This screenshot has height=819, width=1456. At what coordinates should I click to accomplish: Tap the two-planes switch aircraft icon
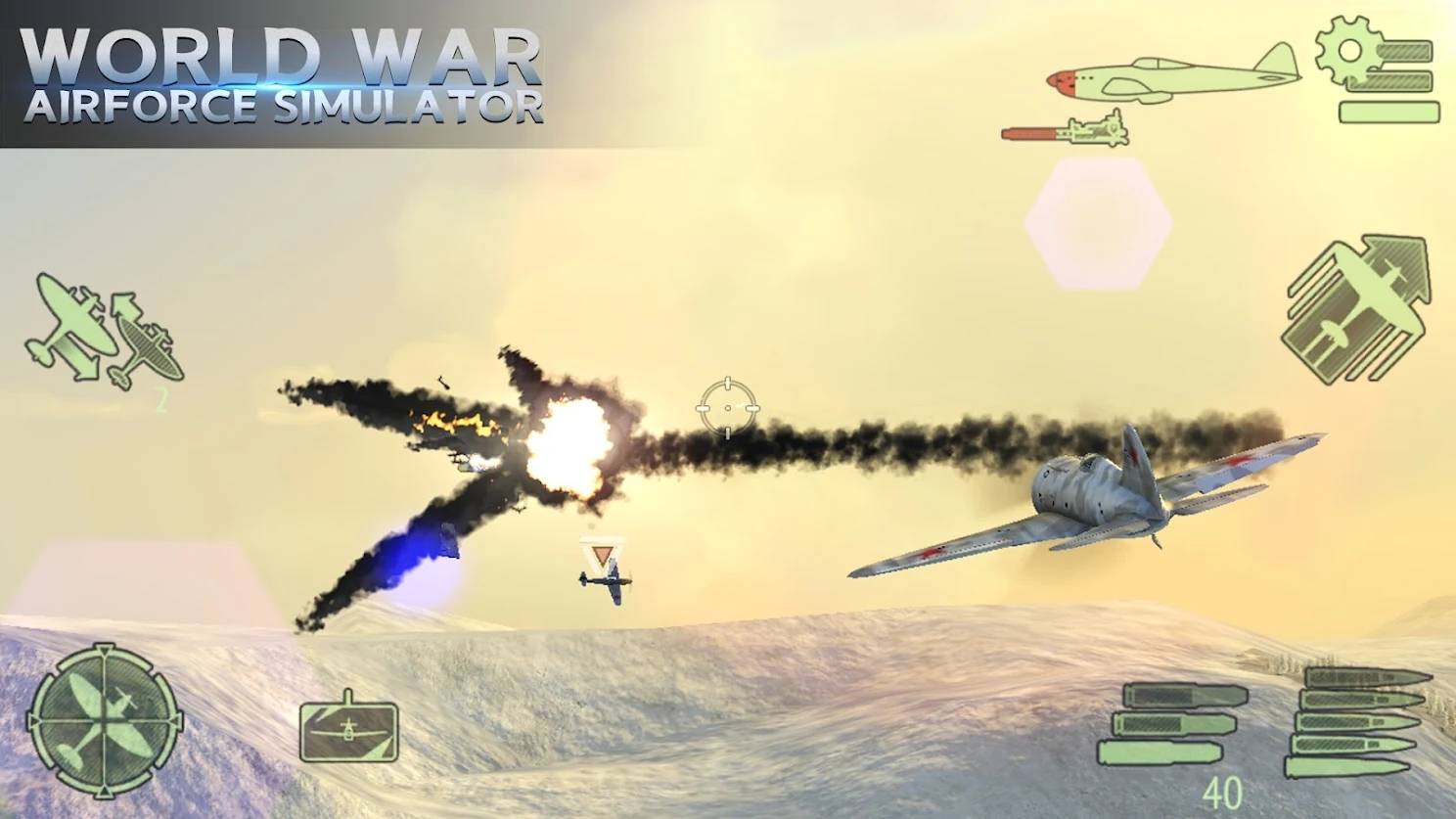[x=103, y=332]
